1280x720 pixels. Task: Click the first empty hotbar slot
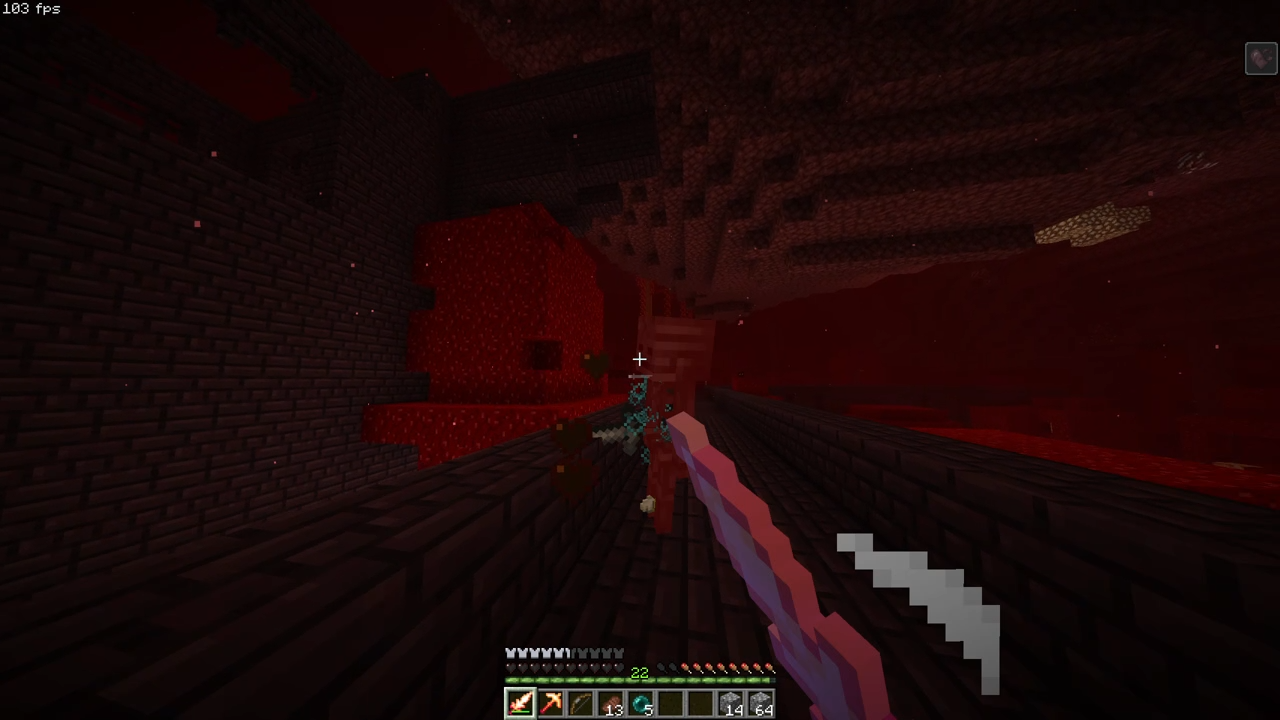pos(672,703)
